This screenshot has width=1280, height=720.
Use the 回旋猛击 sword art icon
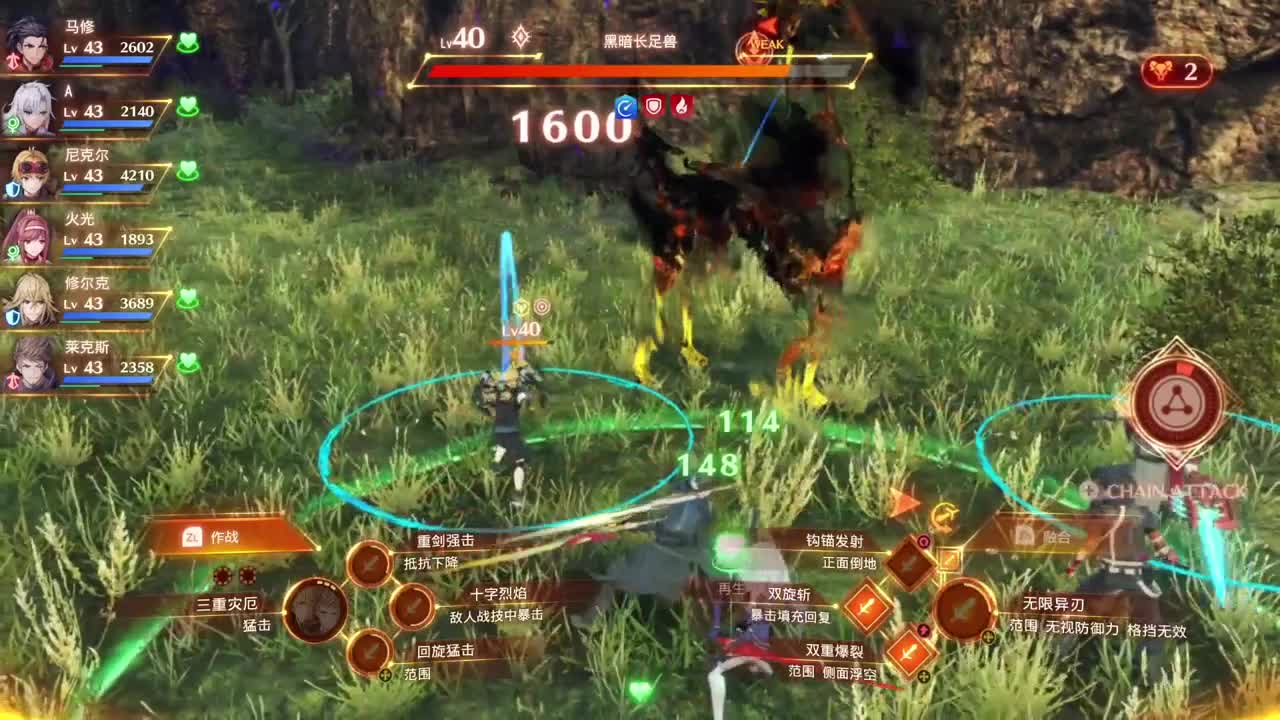click(x=372, y=651)
